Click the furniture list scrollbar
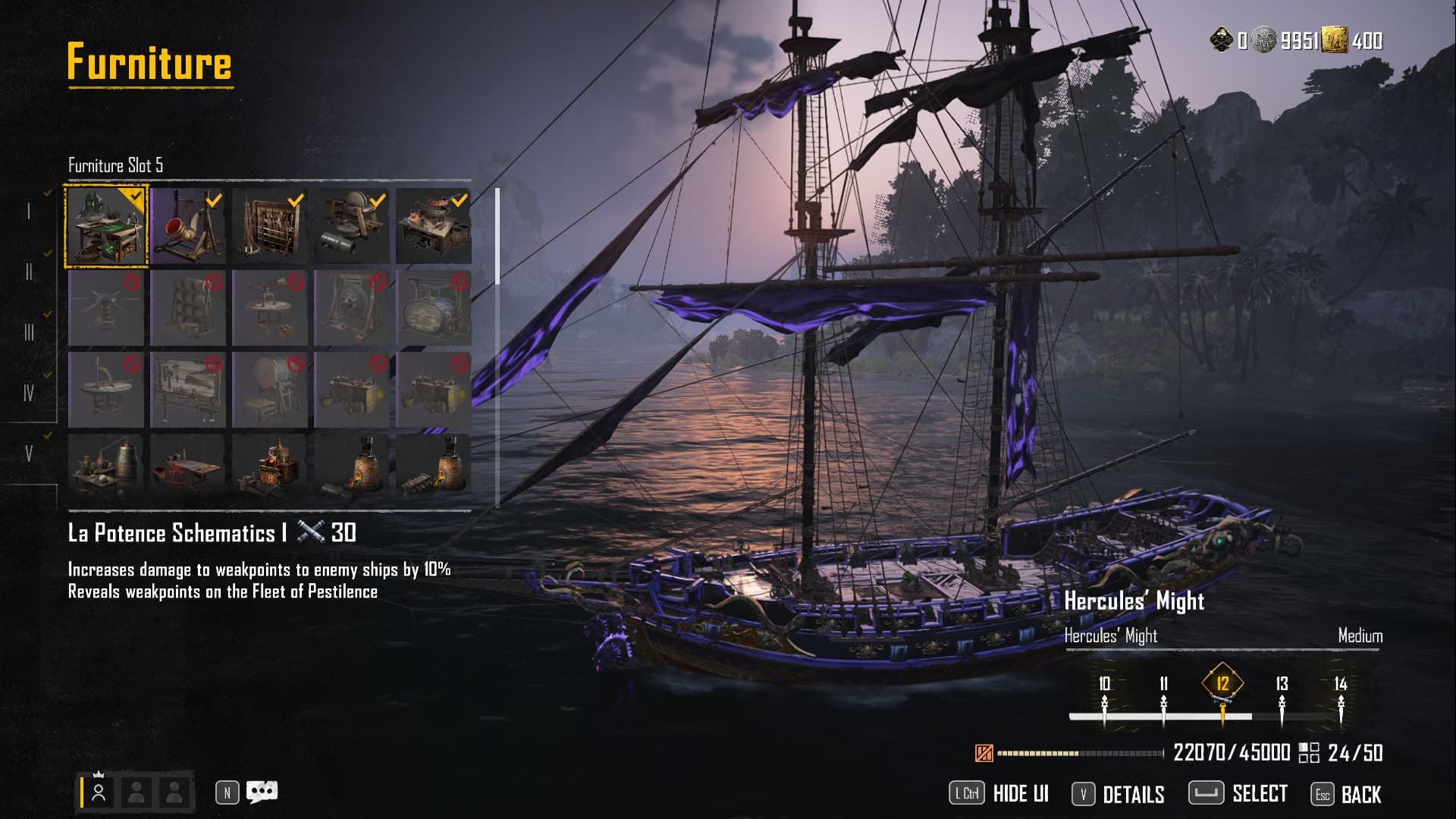This screenshot has width=1456, height=819. [x=497, y=237]
